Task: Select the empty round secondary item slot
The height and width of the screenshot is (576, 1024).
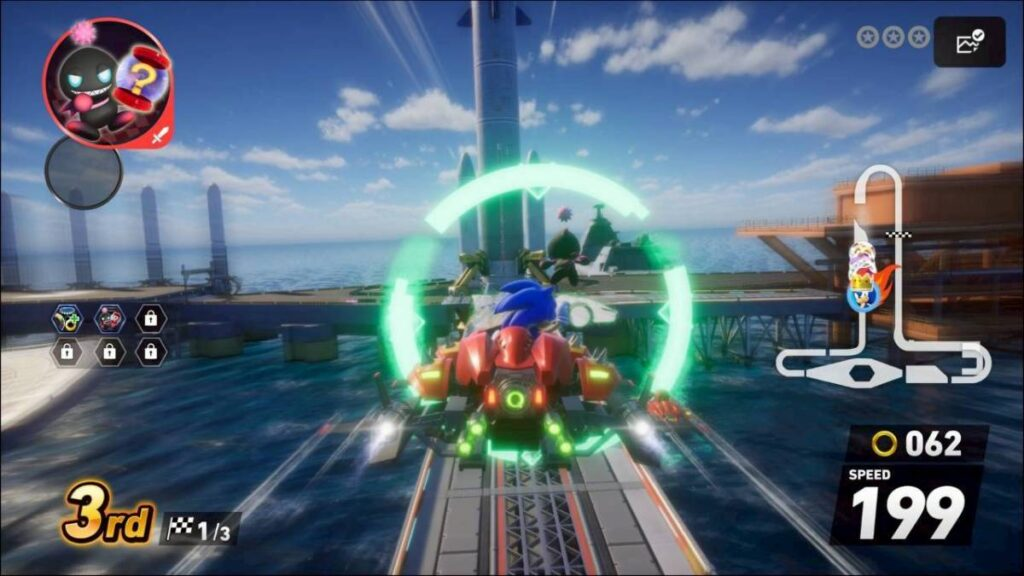Action: 84,171
